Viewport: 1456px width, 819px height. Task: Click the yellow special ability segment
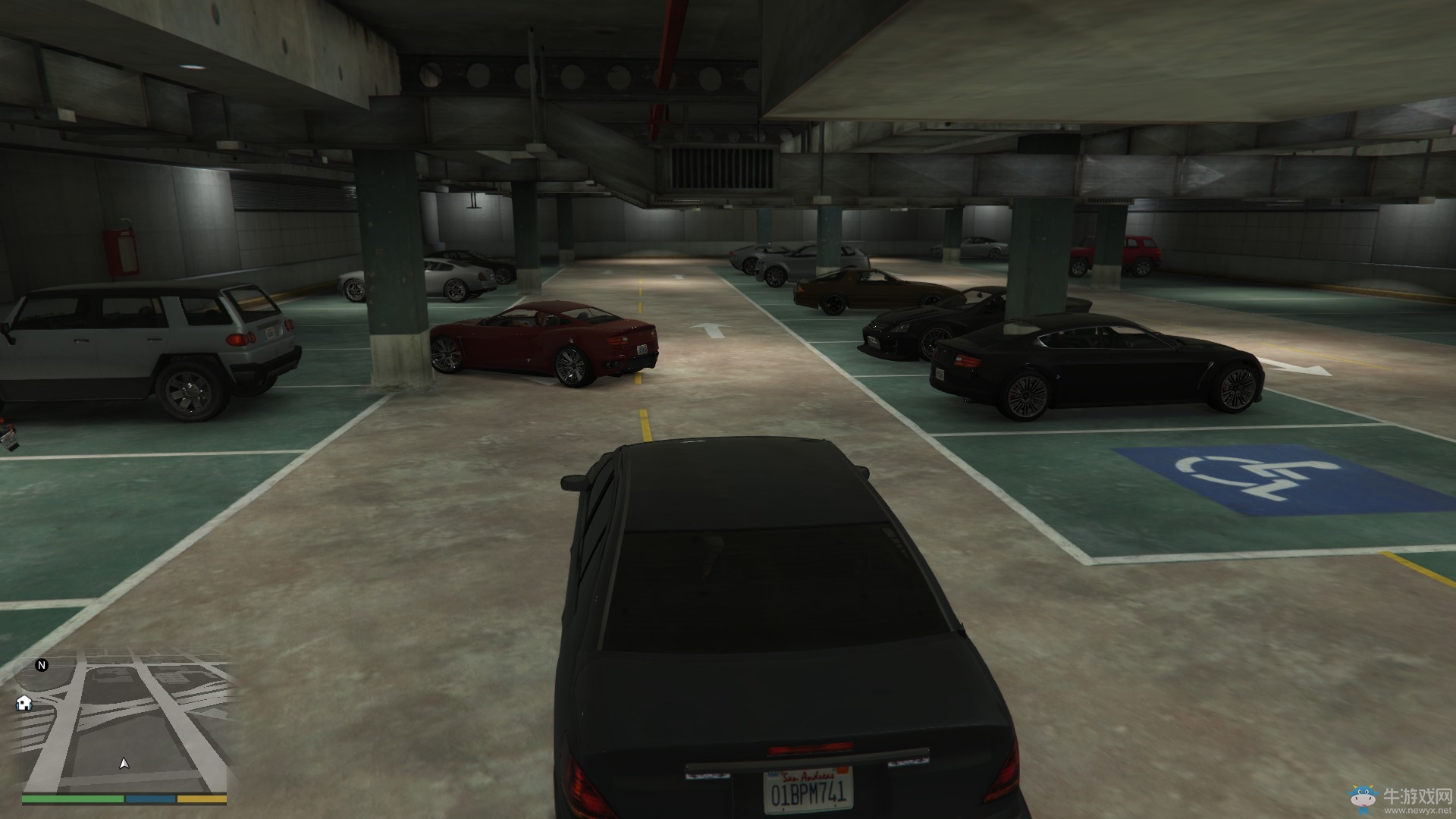tap(199, 799)
